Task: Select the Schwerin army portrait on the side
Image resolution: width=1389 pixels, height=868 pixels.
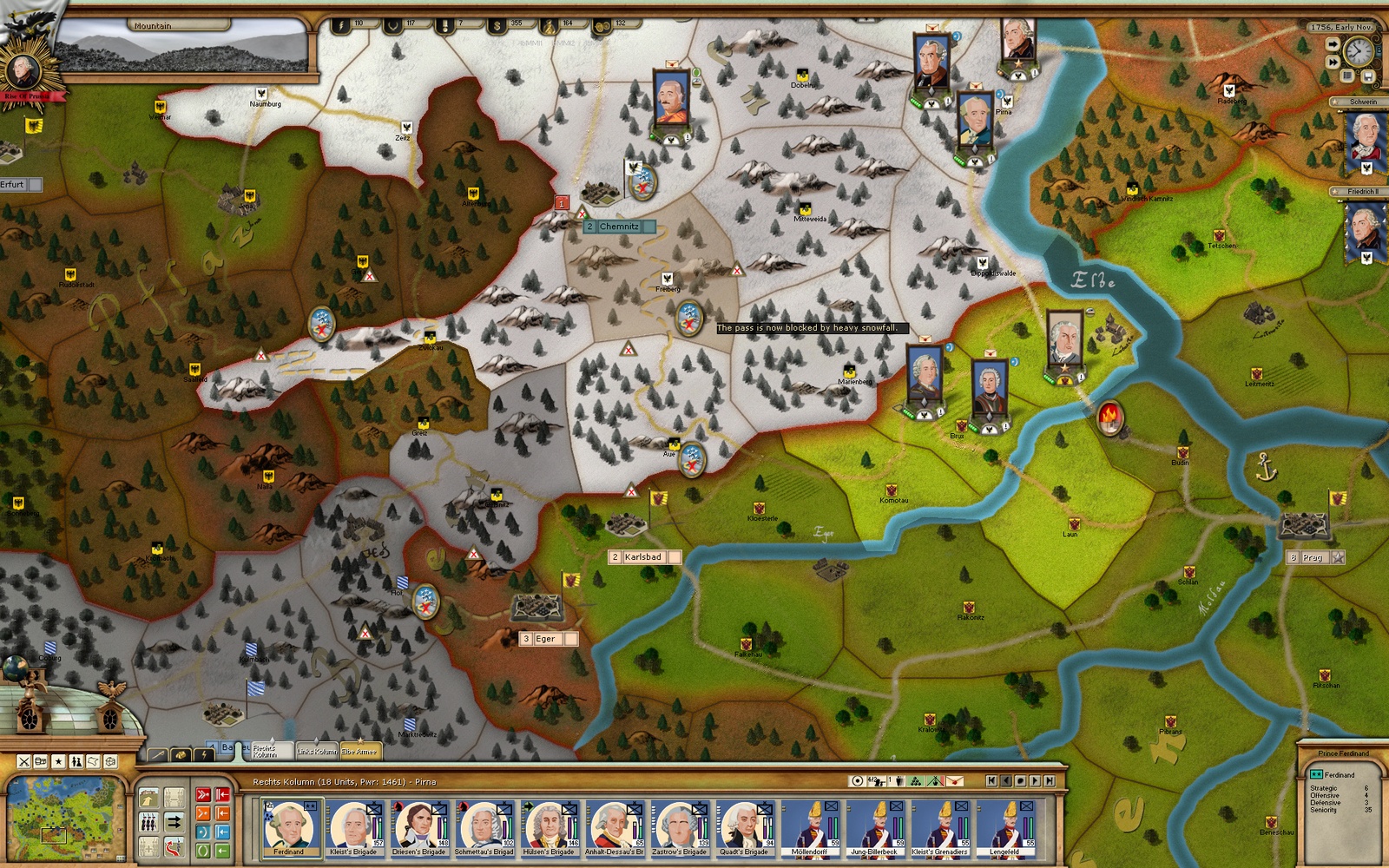Action: pyautogui.click(x=1364, y=141)
